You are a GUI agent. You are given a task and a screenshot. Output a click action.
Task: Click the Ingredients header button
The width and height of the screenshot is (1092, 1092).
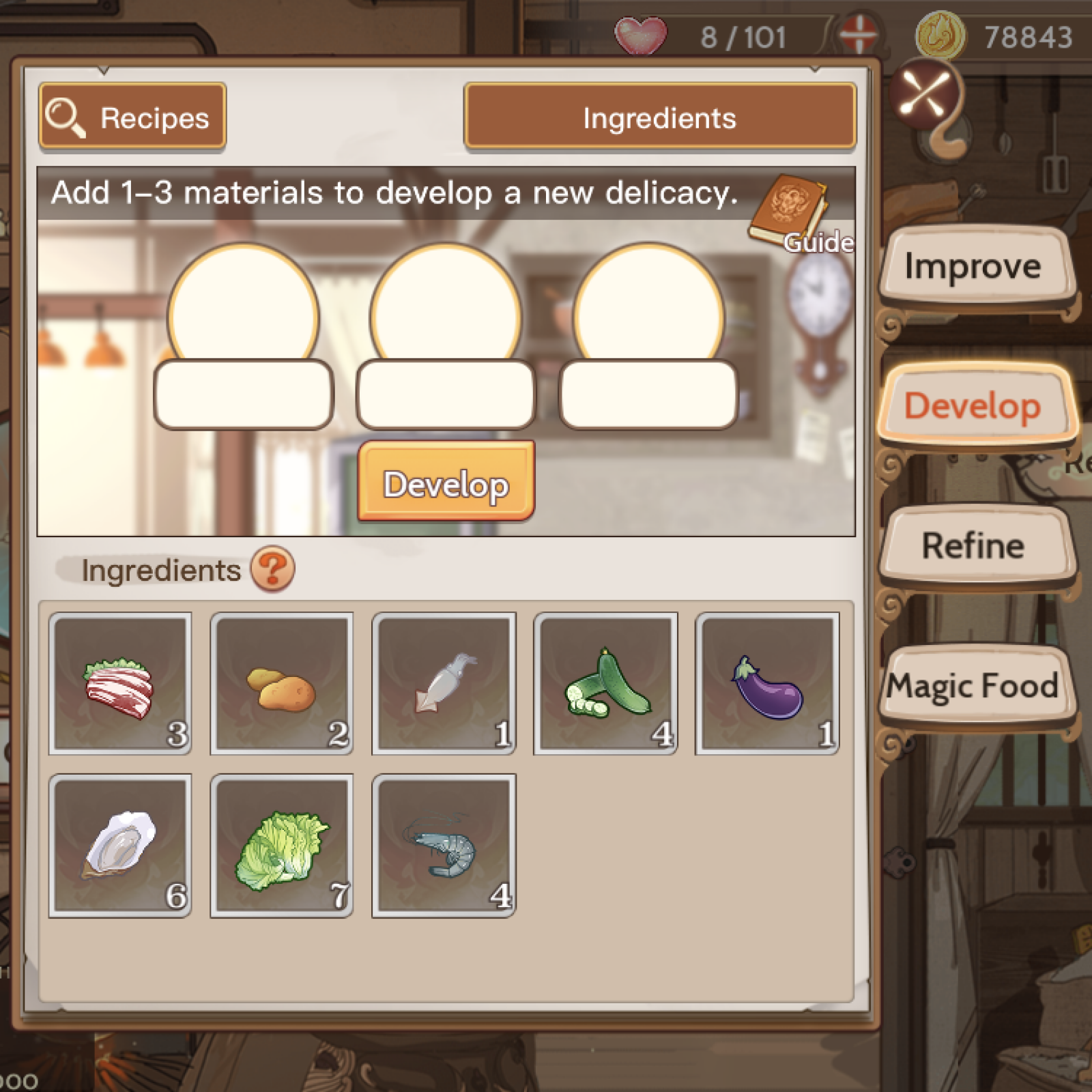659,117
